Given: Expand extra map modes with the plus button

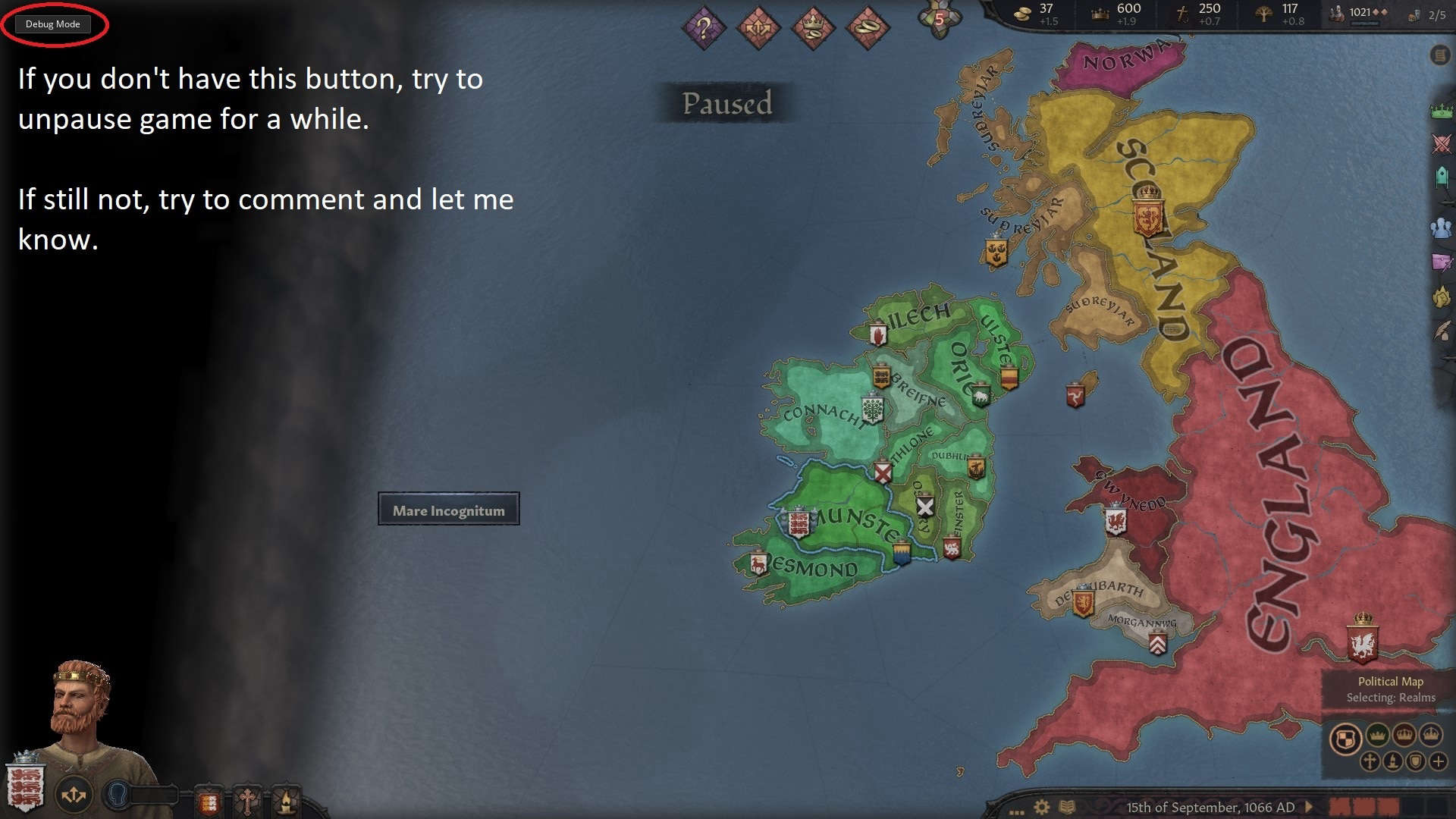Looking at the screenshot, I should click(1439, 761).
